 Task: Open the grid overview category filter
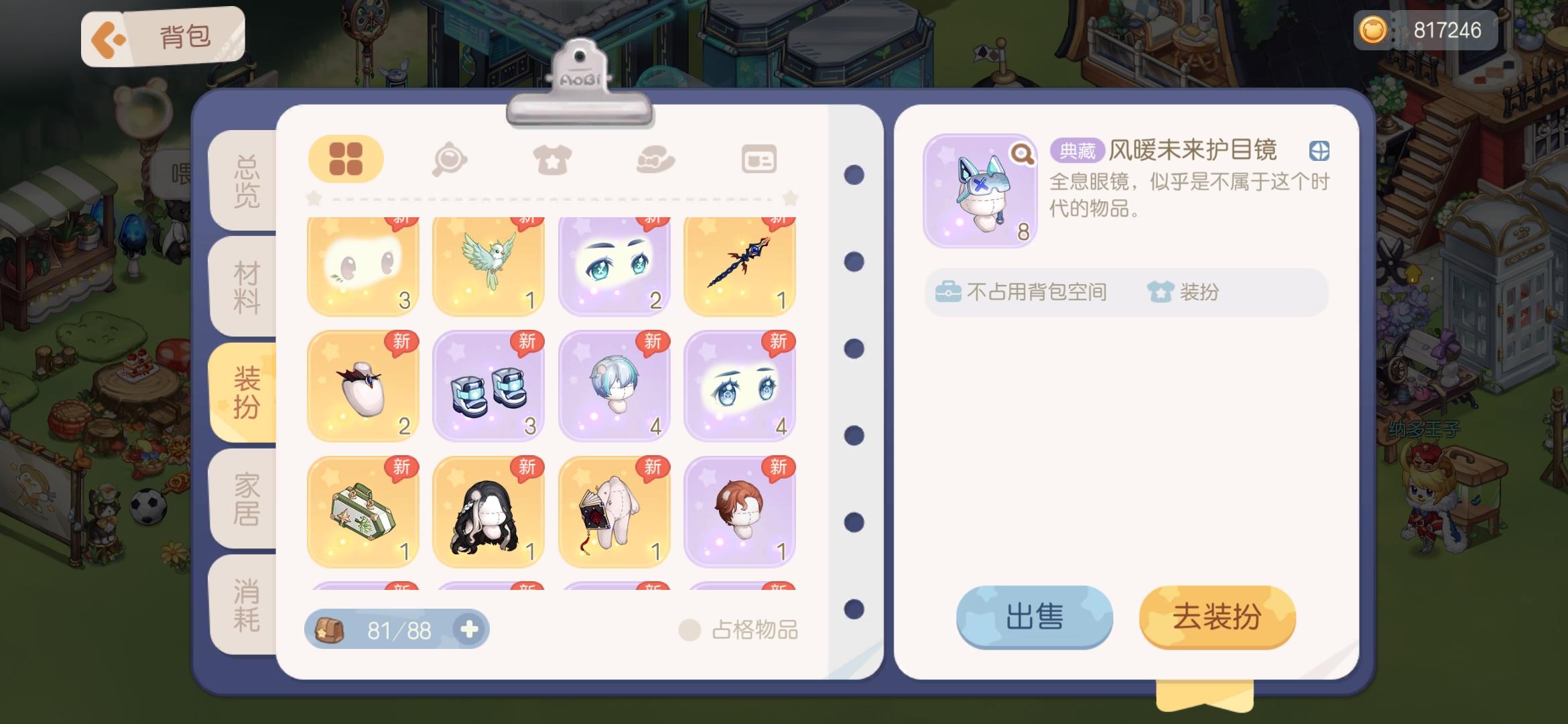346,159
